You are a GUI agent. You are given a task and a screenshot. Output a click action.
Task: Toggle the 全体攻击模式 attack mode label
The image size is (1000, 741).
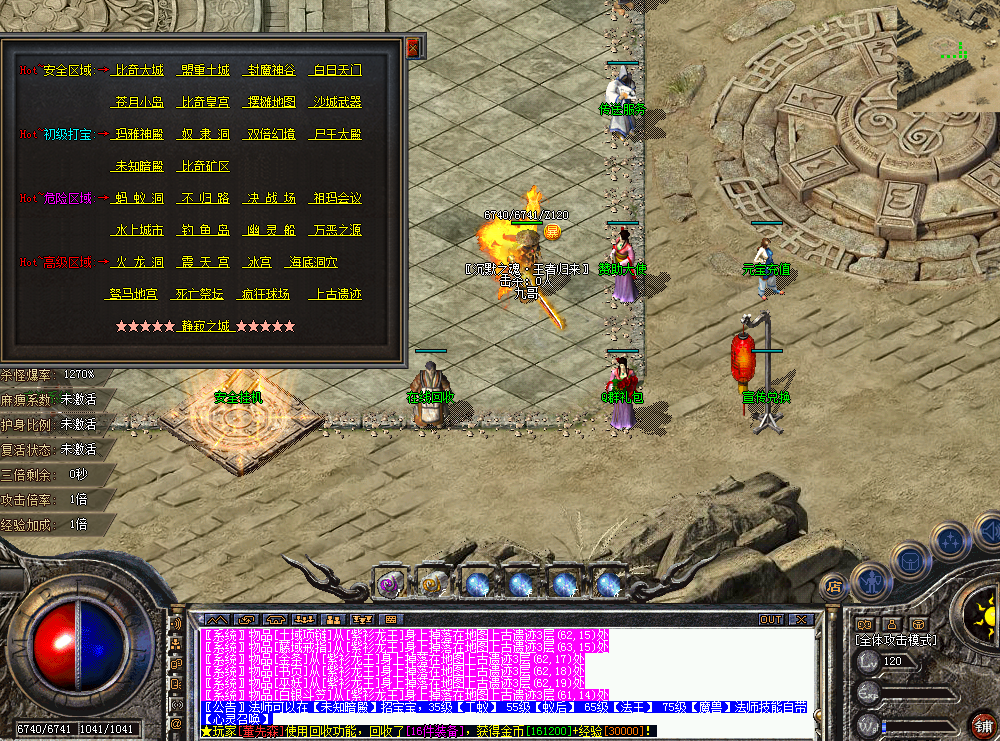coord(896,640)
